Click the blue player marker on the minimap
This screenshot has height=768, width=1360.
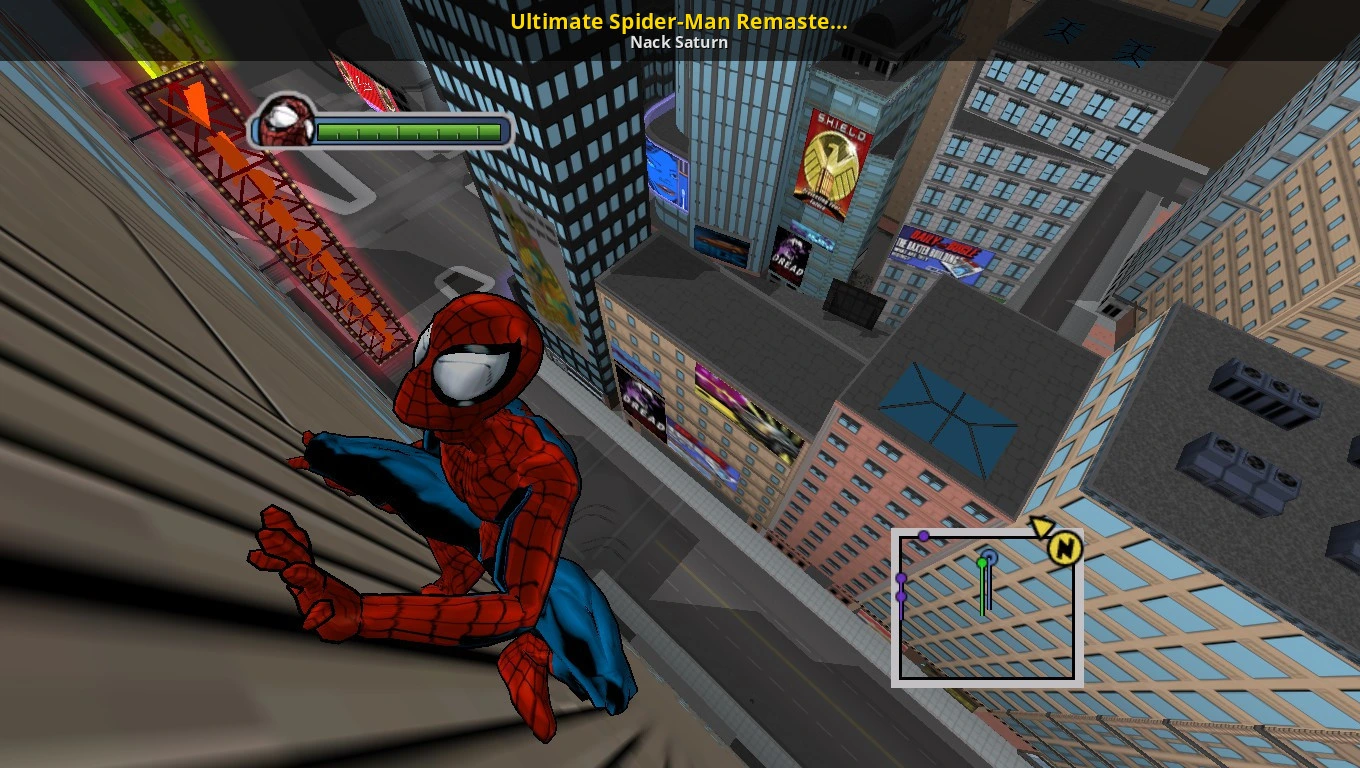pyautogui.click(x=990, y=555)
